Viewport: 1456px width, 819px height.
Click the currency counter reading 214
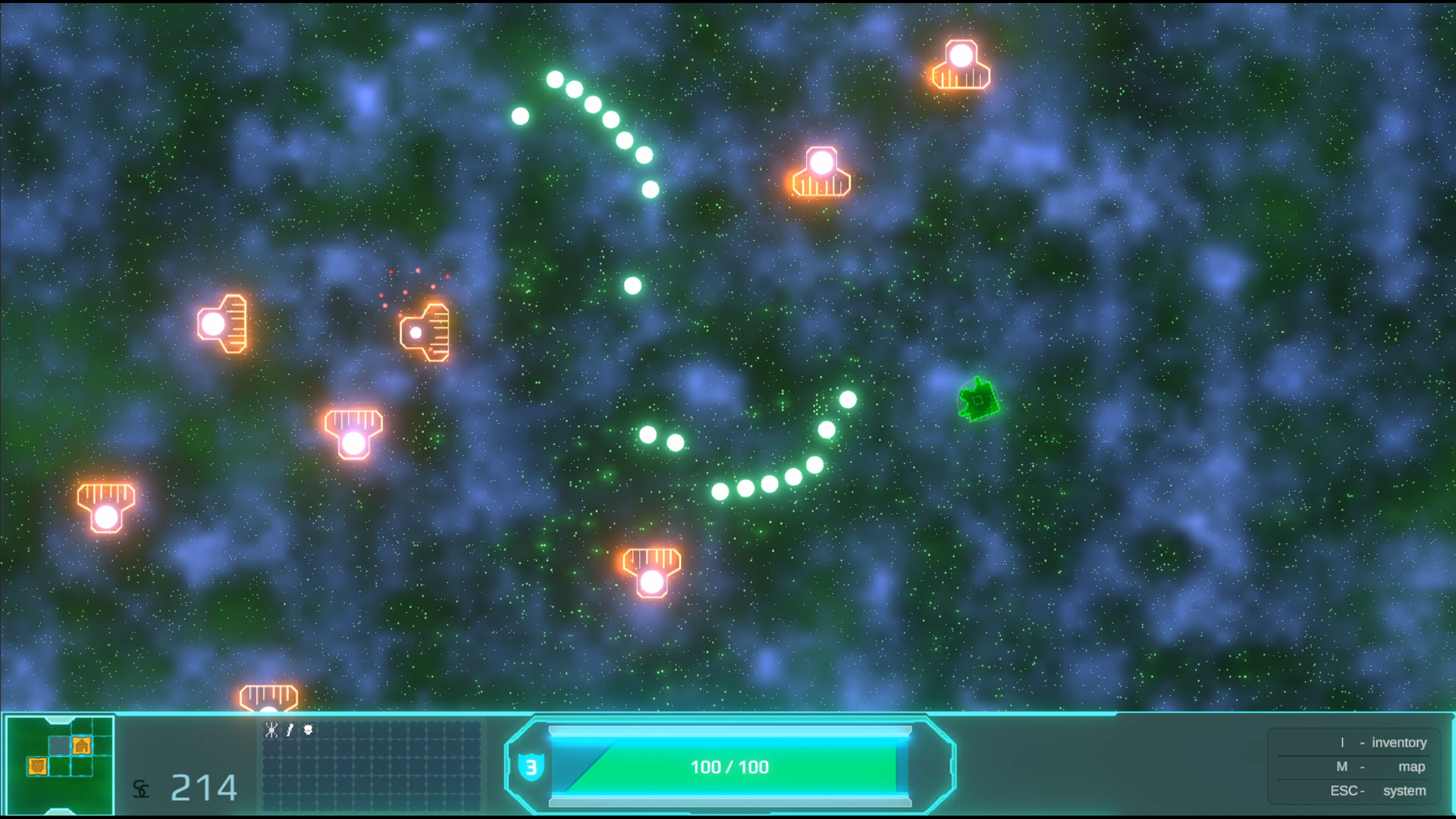pyautogui.click(x=203, y=787)
